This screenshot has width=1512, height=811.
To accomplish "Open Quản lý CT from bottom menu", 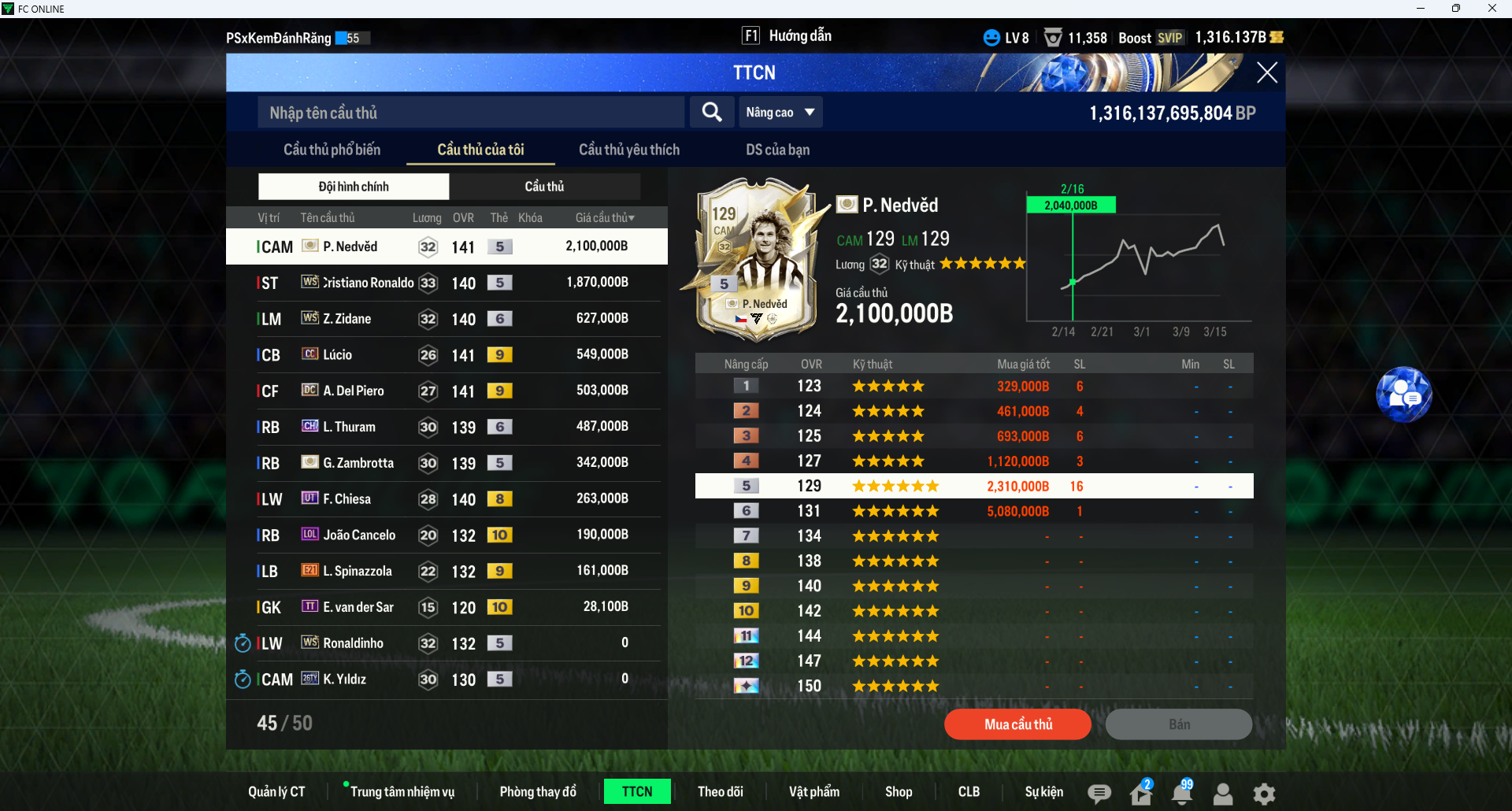I will (x=276, y=792).
